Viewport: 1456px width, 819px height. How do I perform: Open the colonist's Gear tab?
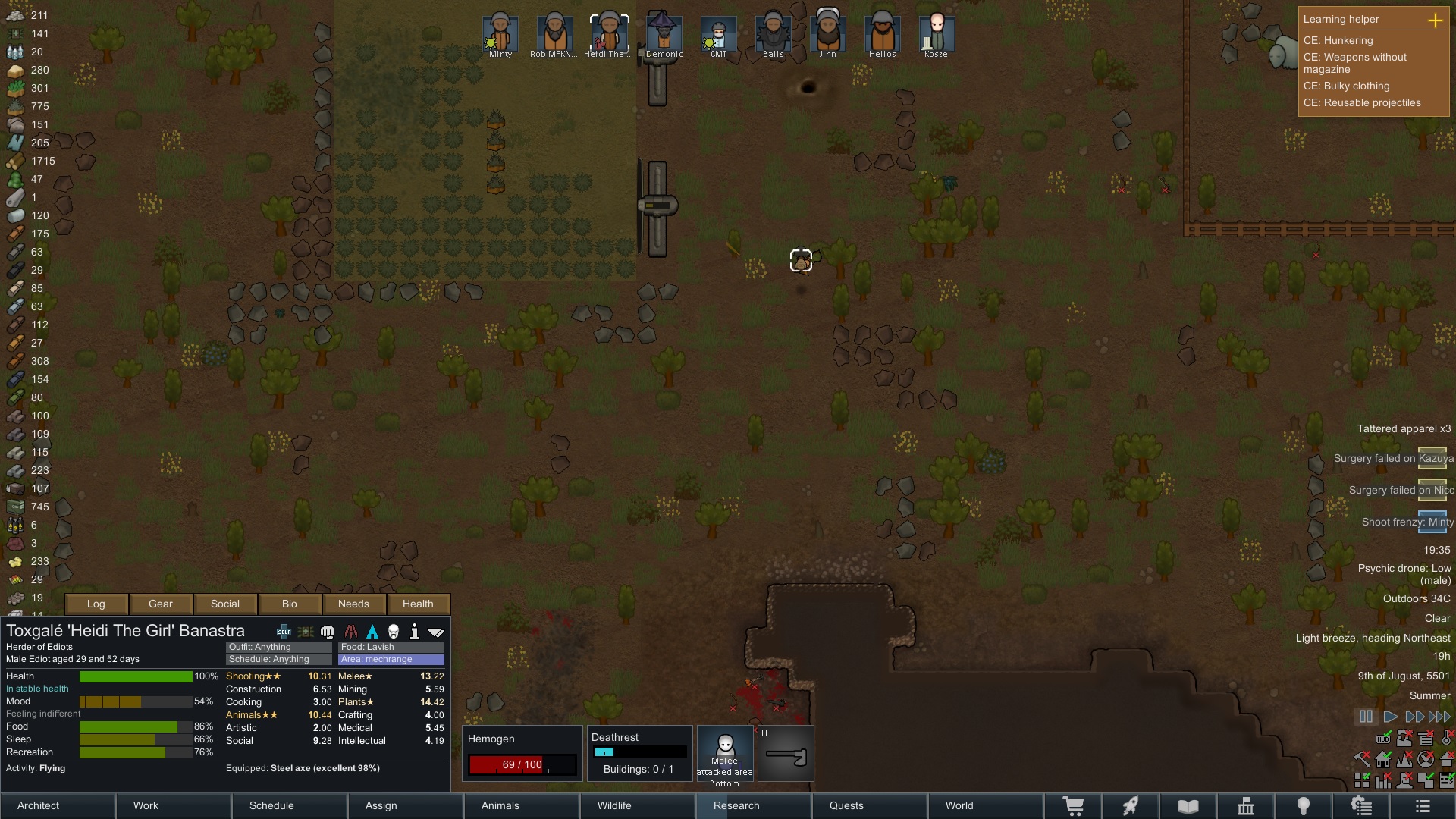161,604
